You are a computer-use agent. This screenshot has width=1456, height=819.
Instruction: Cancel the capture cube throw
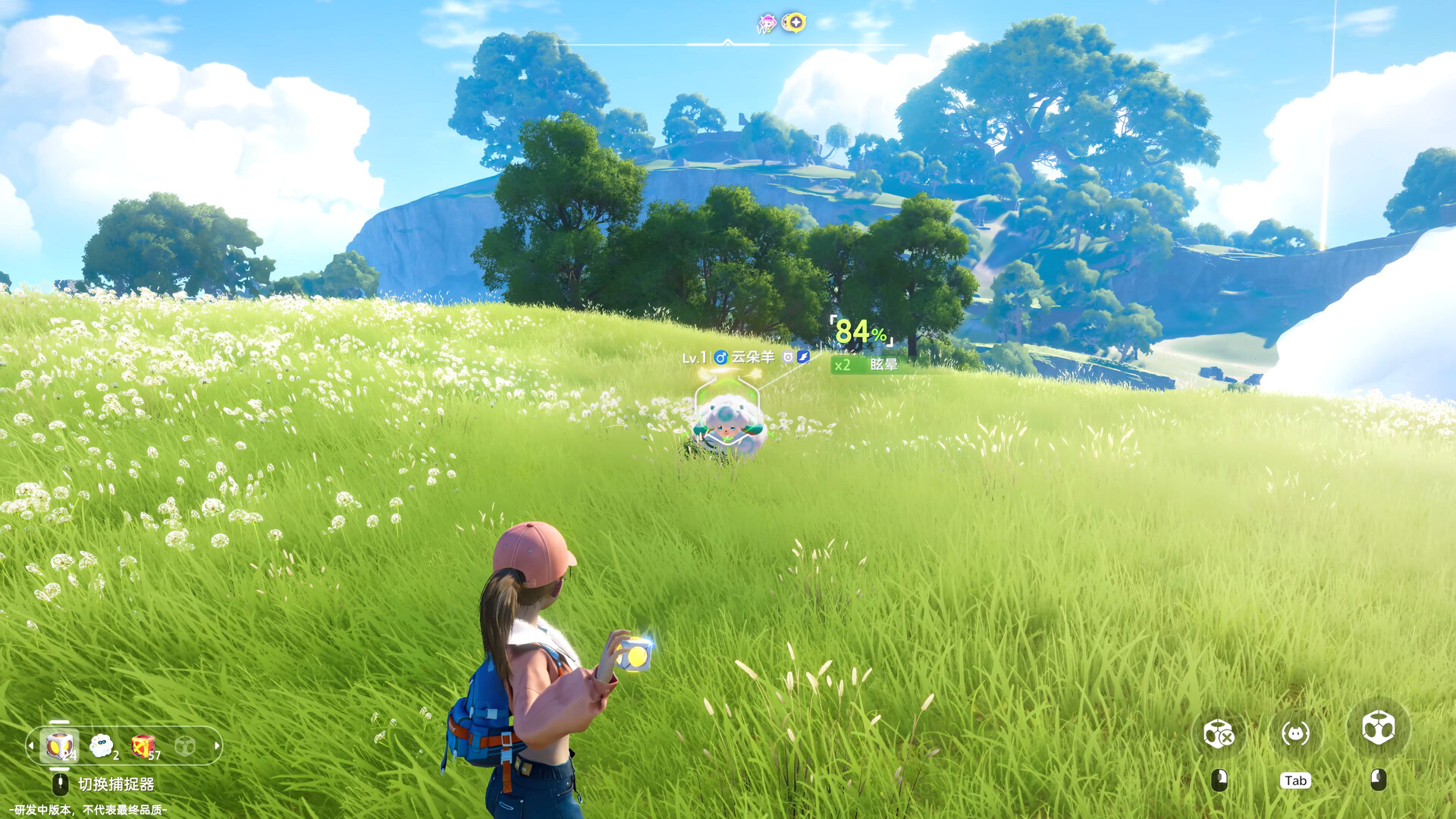click(x=1219, y=733)
